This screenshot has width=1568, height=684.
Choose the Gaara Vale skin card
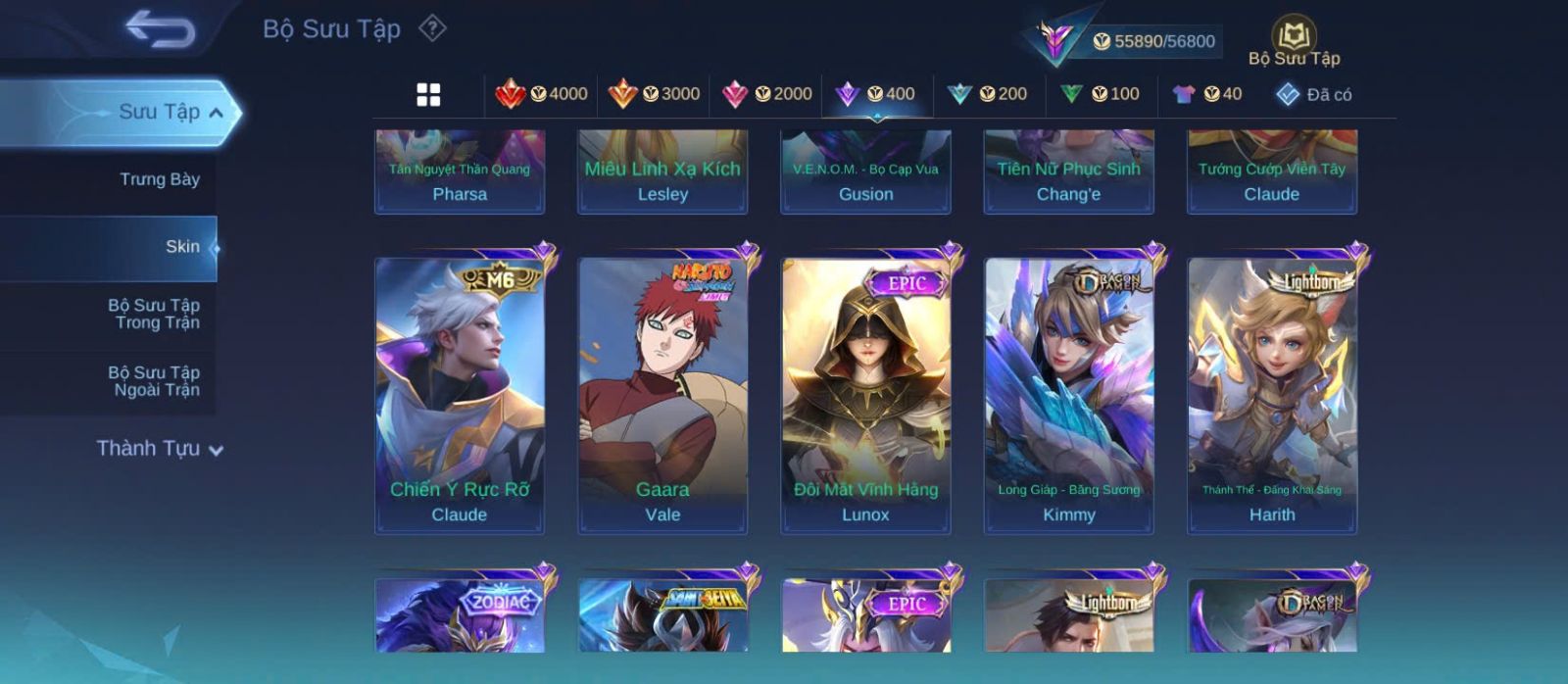(x=662, y=395)
